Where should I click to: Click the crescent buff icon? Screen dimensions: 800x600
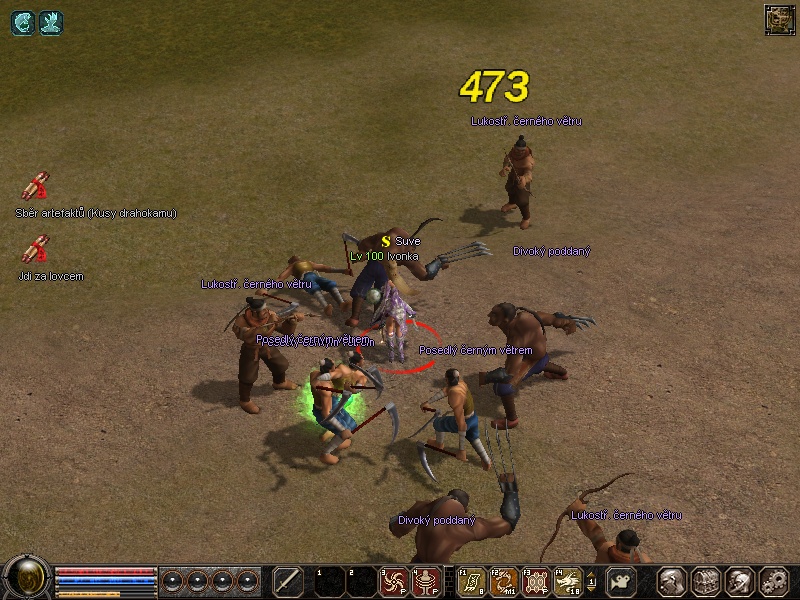pyautogui.click(x=23, y=22)
